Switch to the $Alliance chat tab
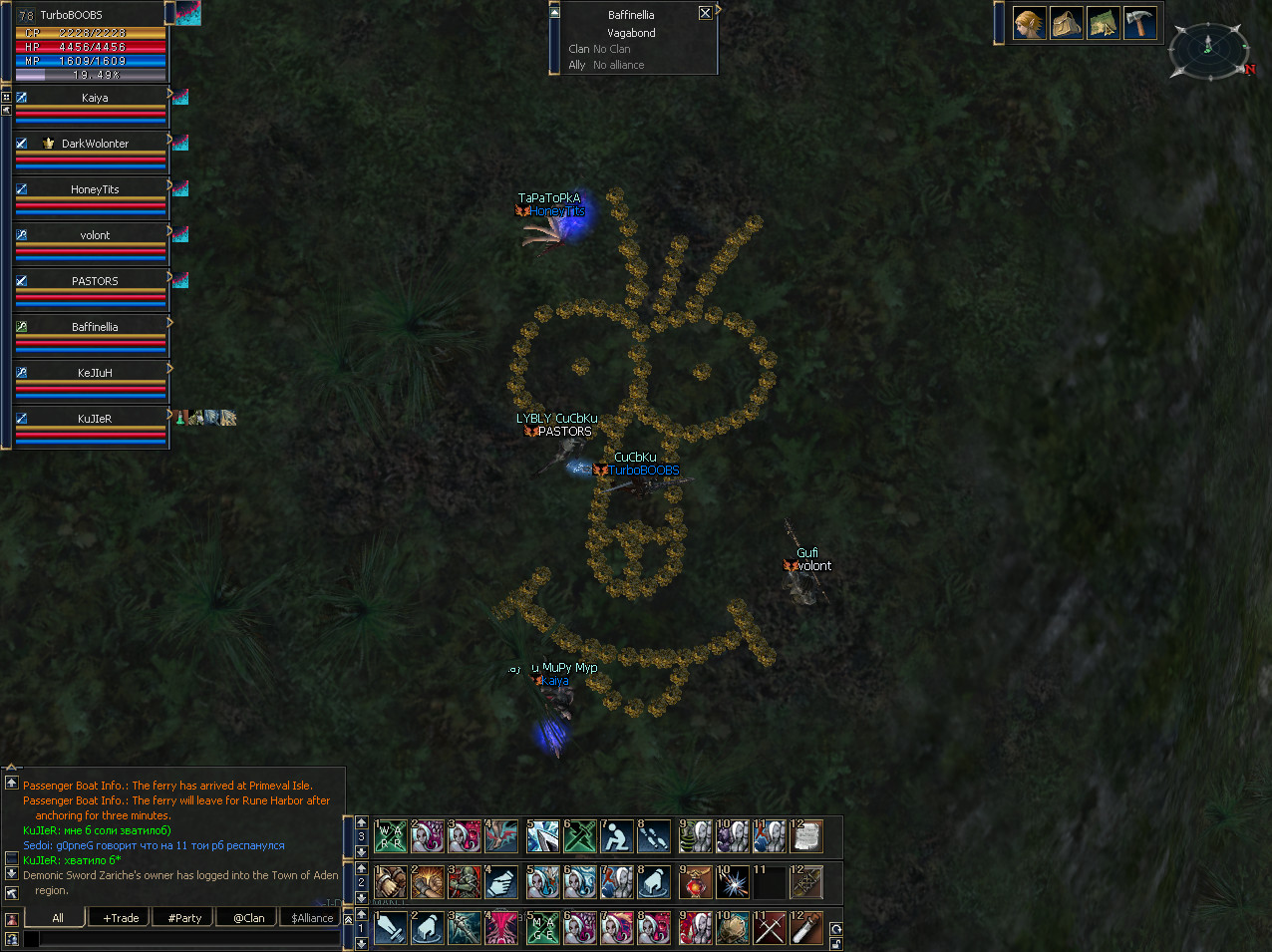This screenshot has height=952, width=1272. pyautogui.click(x=312, y=918)
